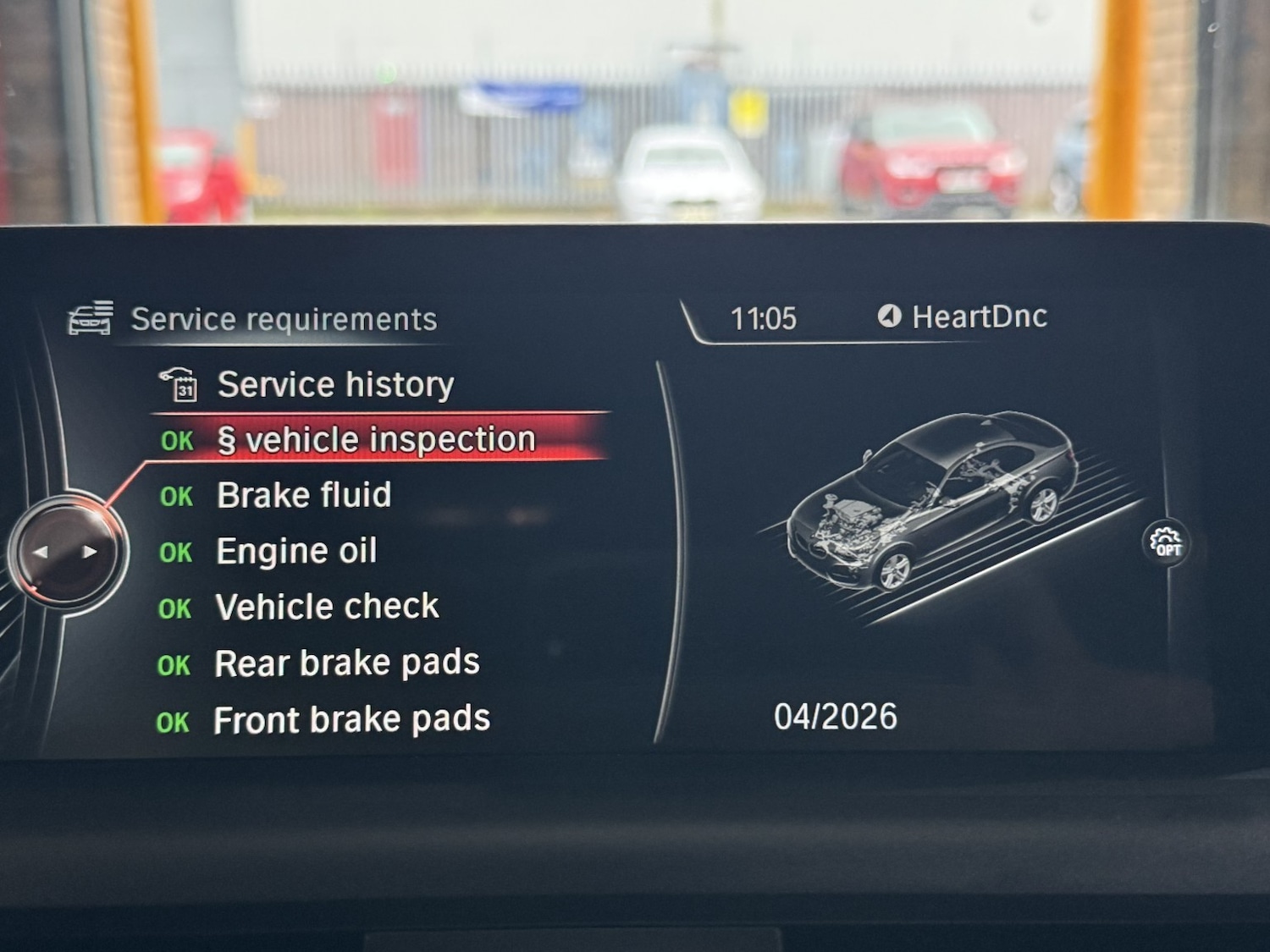Select the Vehicle check entry
1270x952 pixels.
[327, 607]
